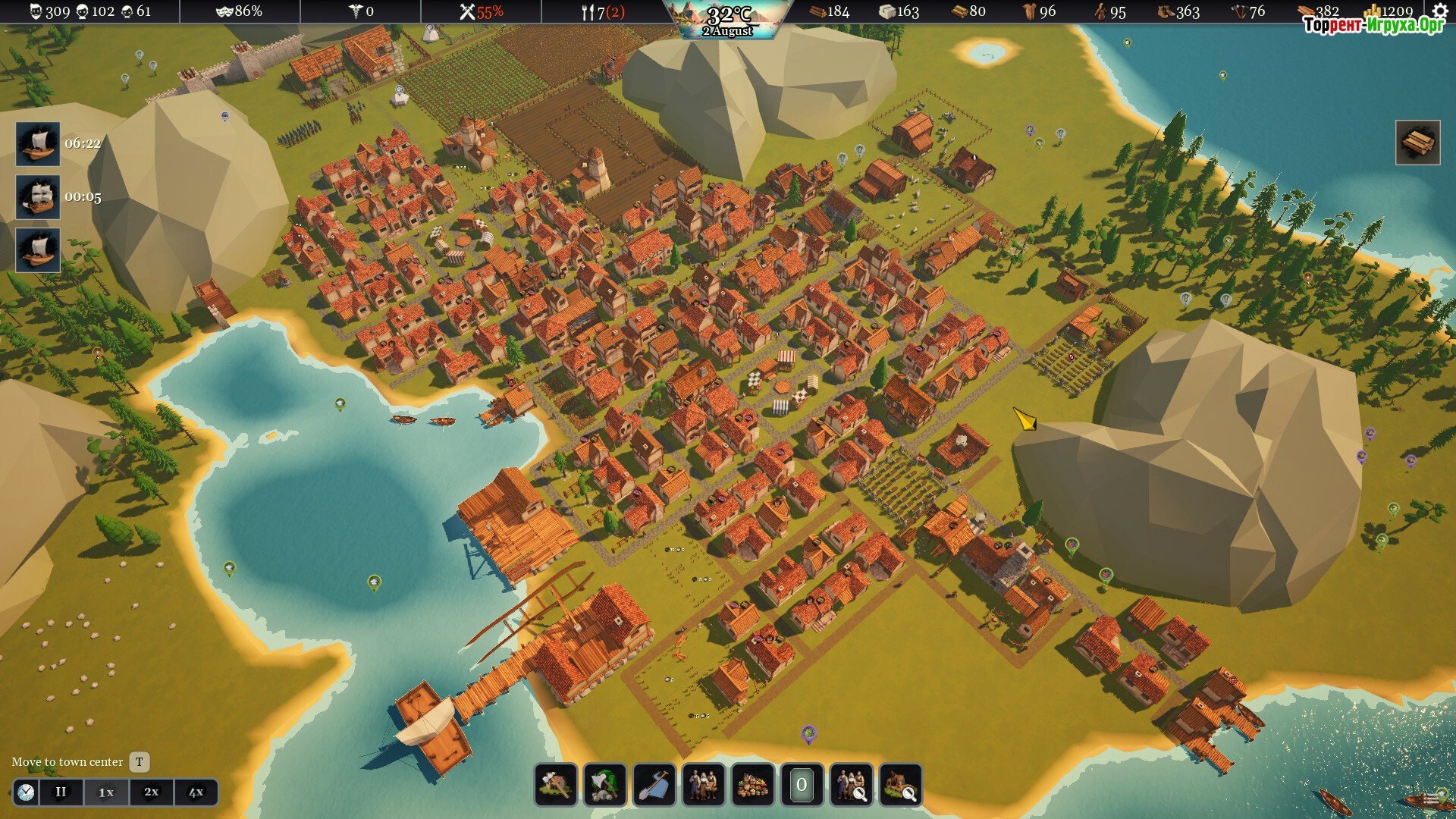Click the wood planks icon on right edge
The width and height of the screenshot is (1456, 819).
tap(1417, 143)
